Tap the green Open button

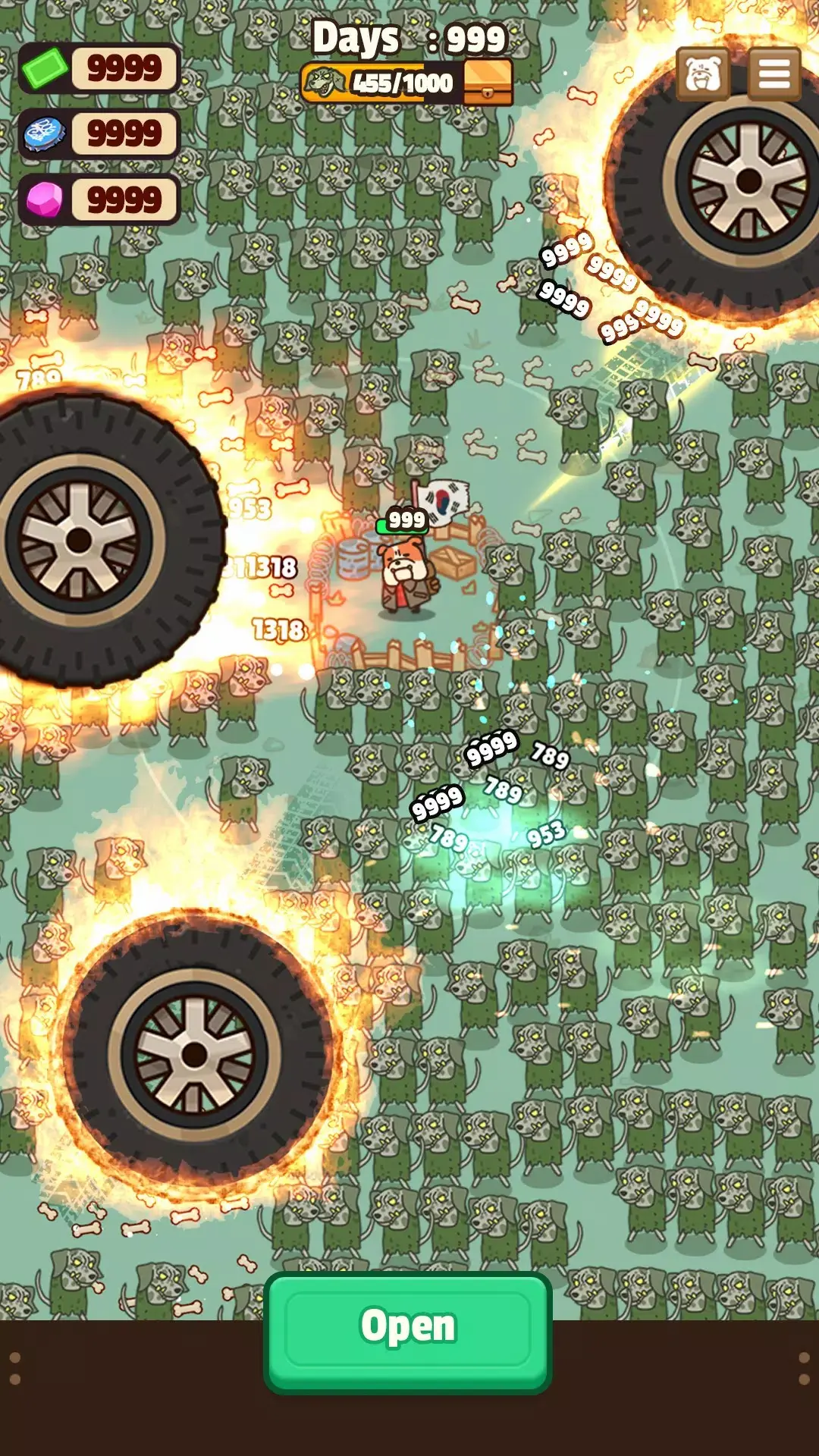(408, 1331)
